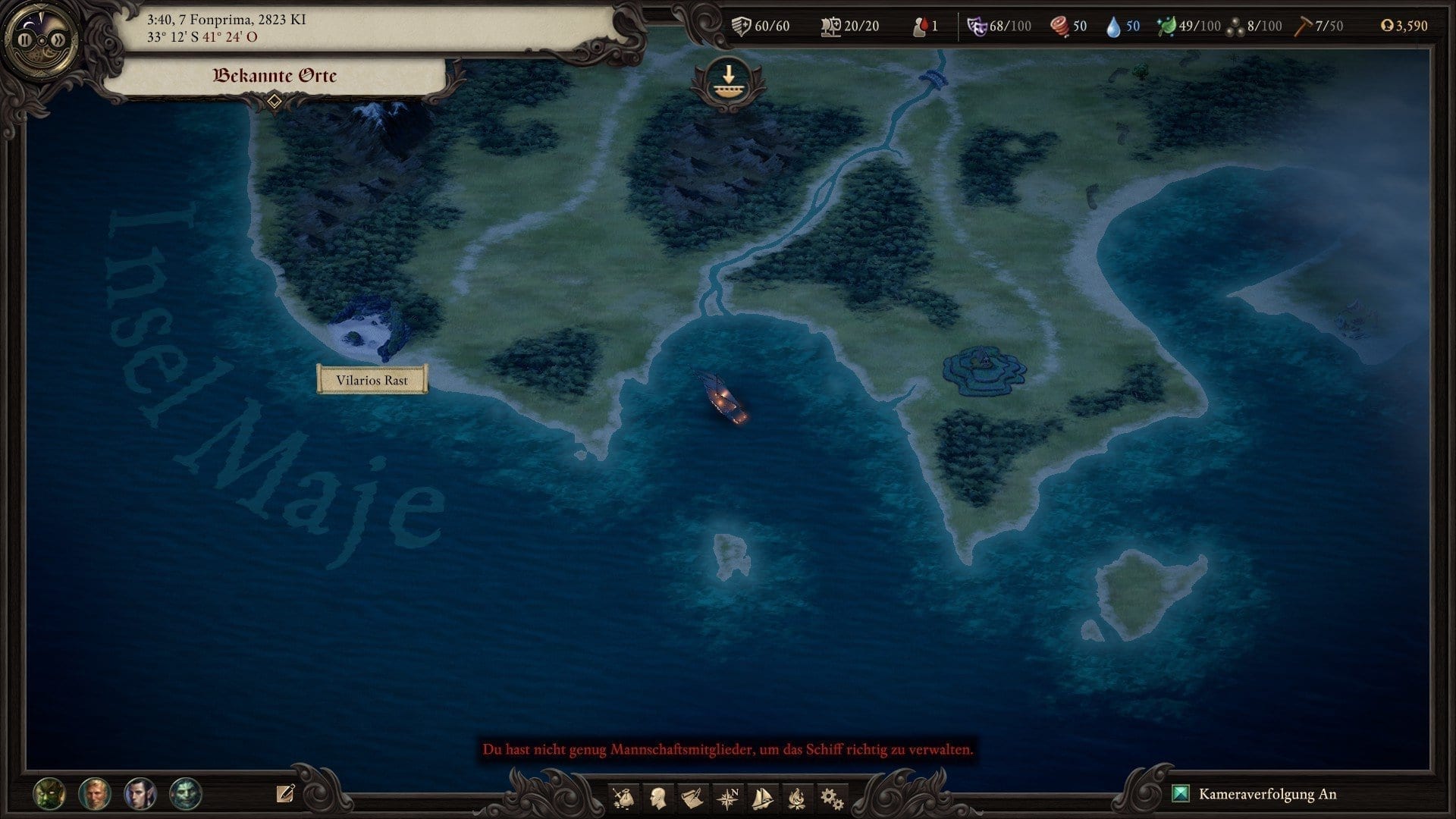Select the Vilarios Rast map label
This screenshot has width=1456, height=819.
click(372, 380)
